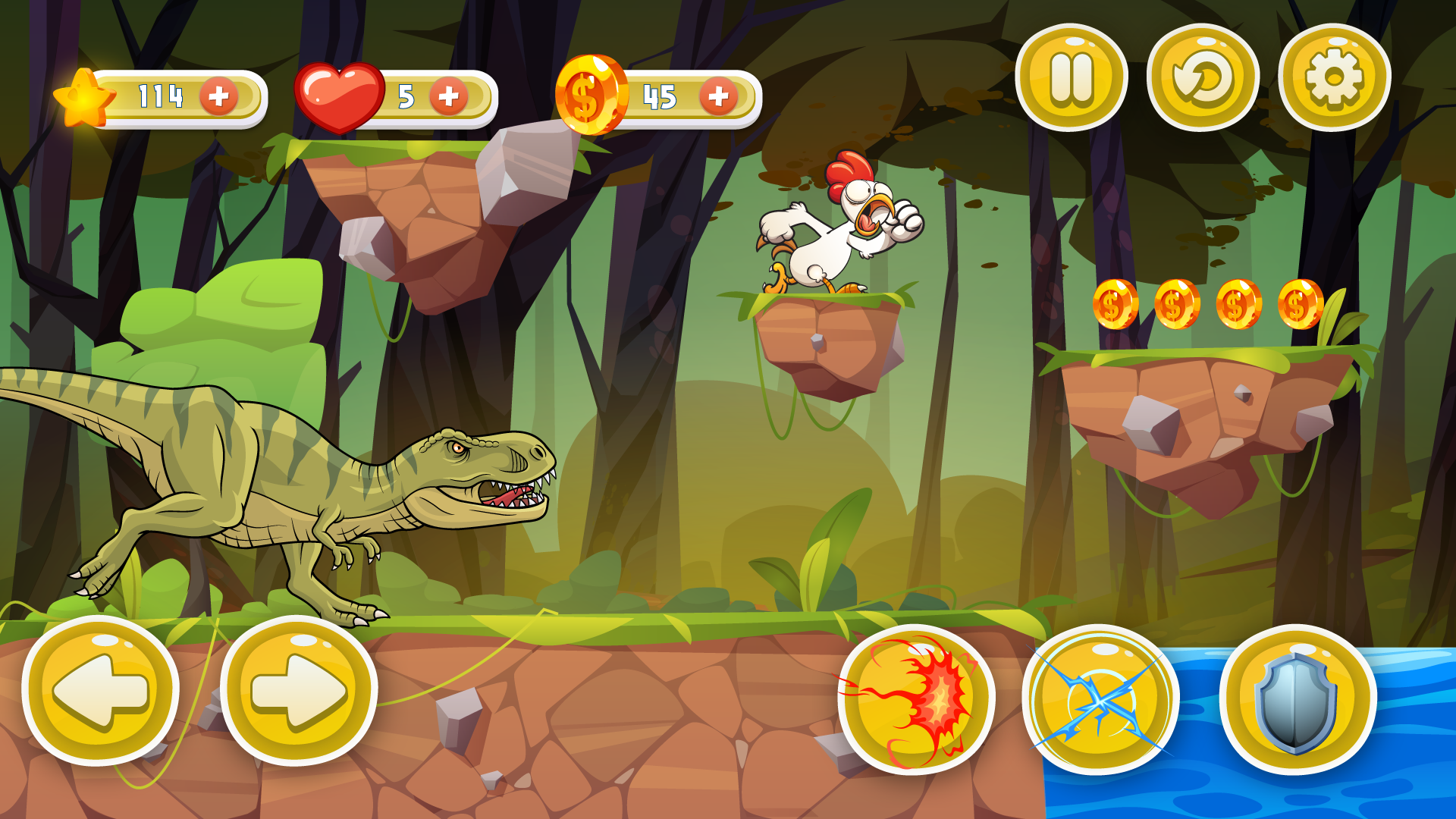Buy more stars with the plus beside 114
Image resolution: width=1456 pixels, height=819 pixels.
tap(218, 96)
